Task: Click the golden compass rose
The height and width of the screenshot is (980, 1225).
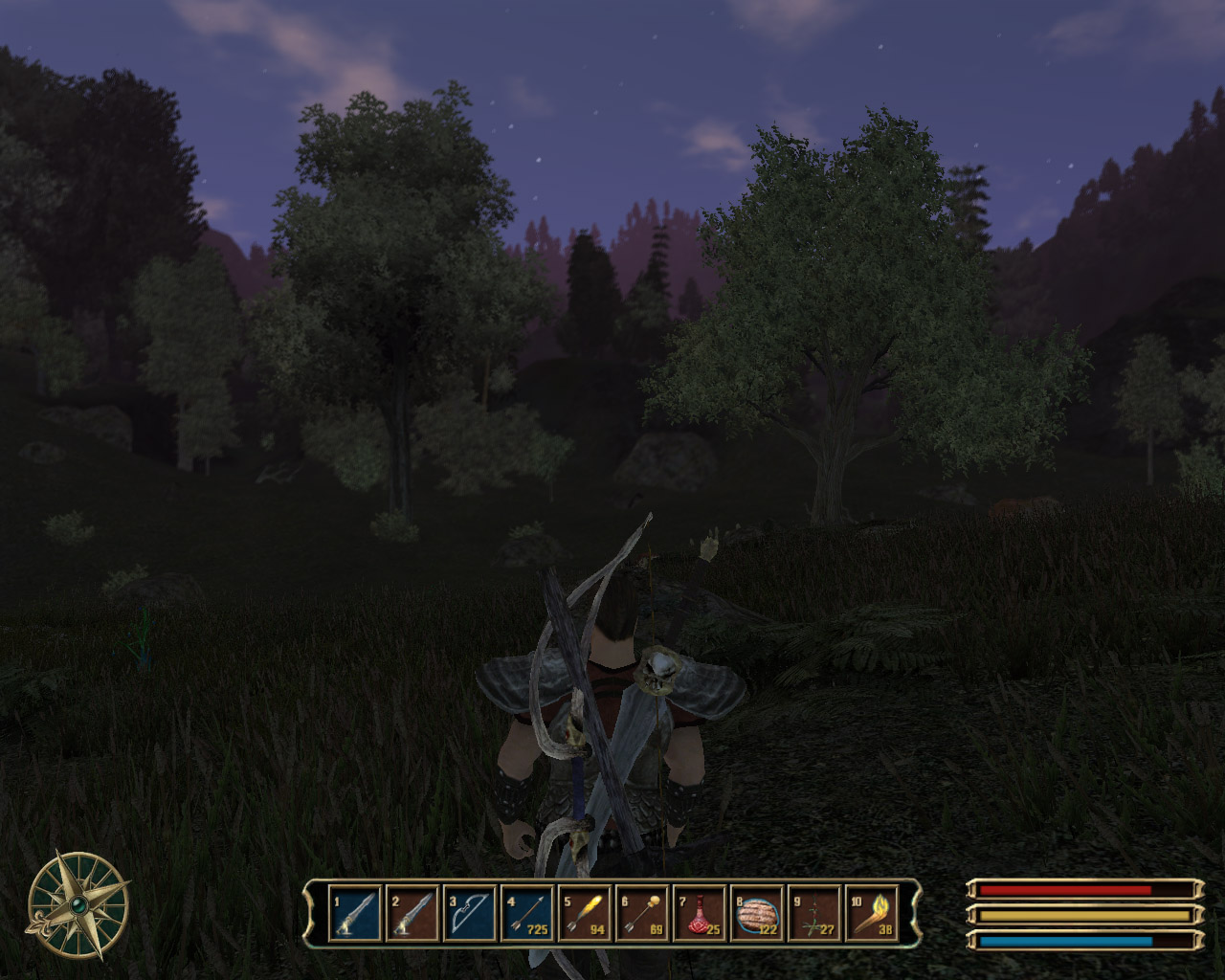Action: [78, 904]
